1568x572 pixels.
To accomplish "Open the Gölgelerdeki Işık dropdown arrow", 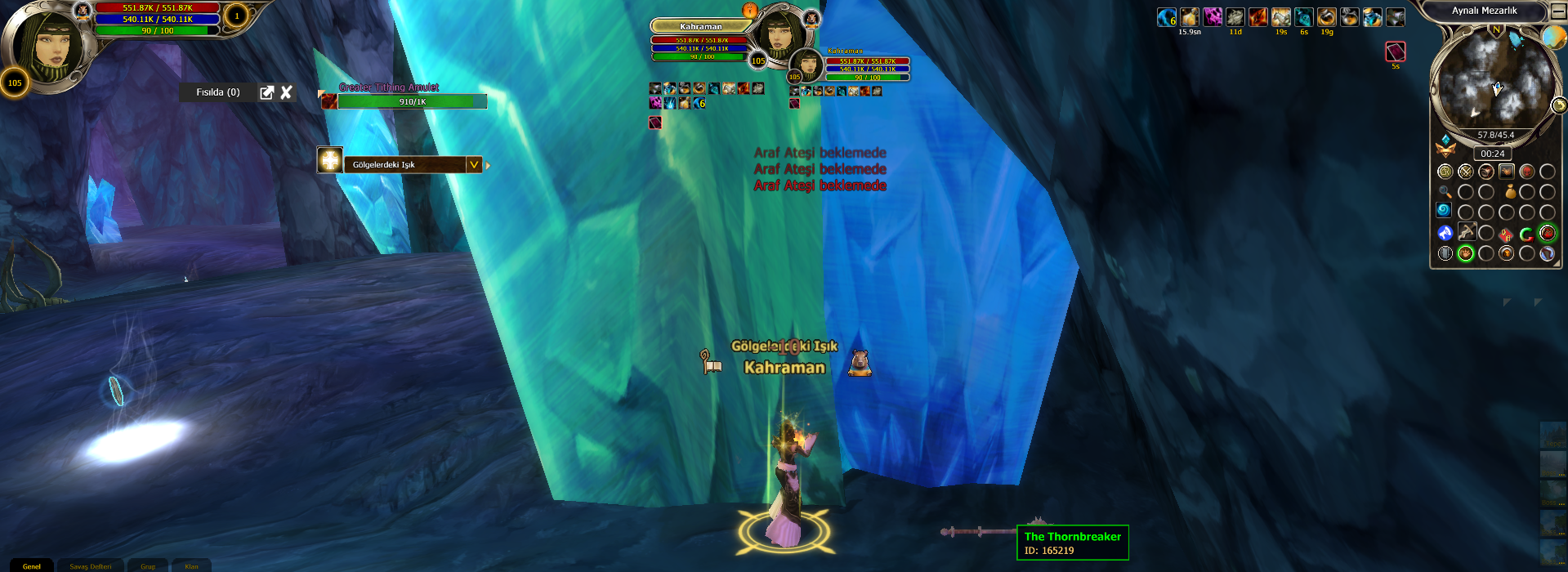I will point(474,164).
